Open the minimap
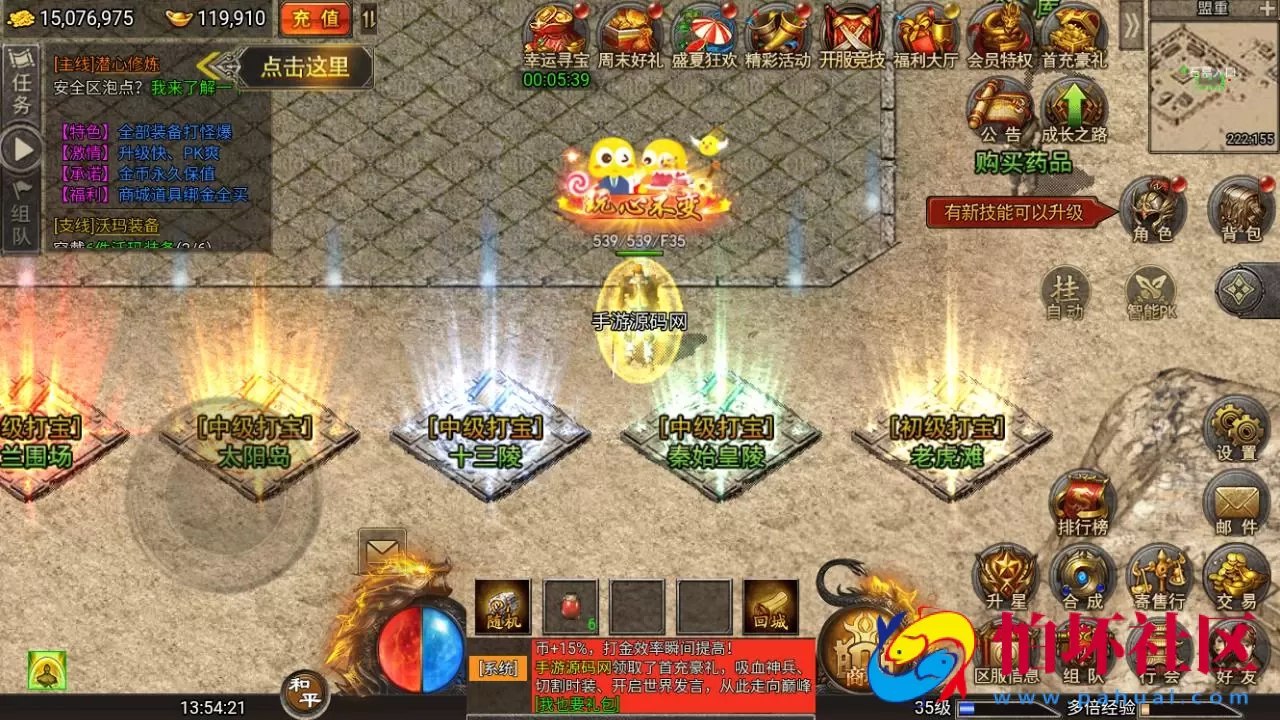Screen dimensions: 1280x720 click(1213, 86)
